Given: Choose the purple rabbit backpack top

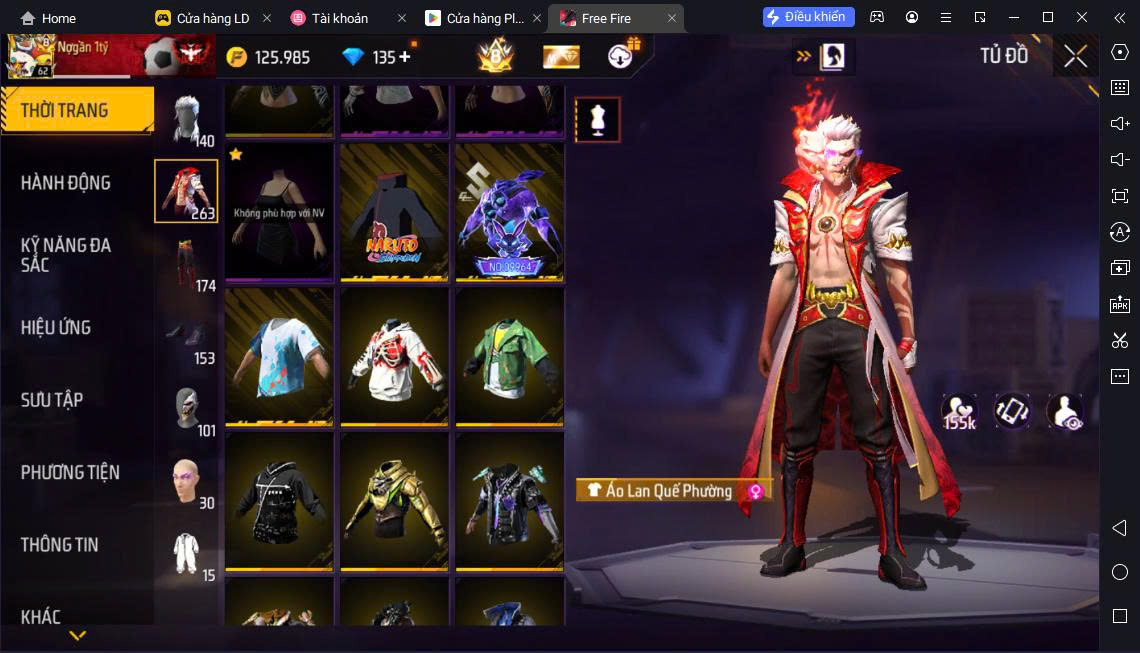Looking at the screenshot, I should click(509, 211).
